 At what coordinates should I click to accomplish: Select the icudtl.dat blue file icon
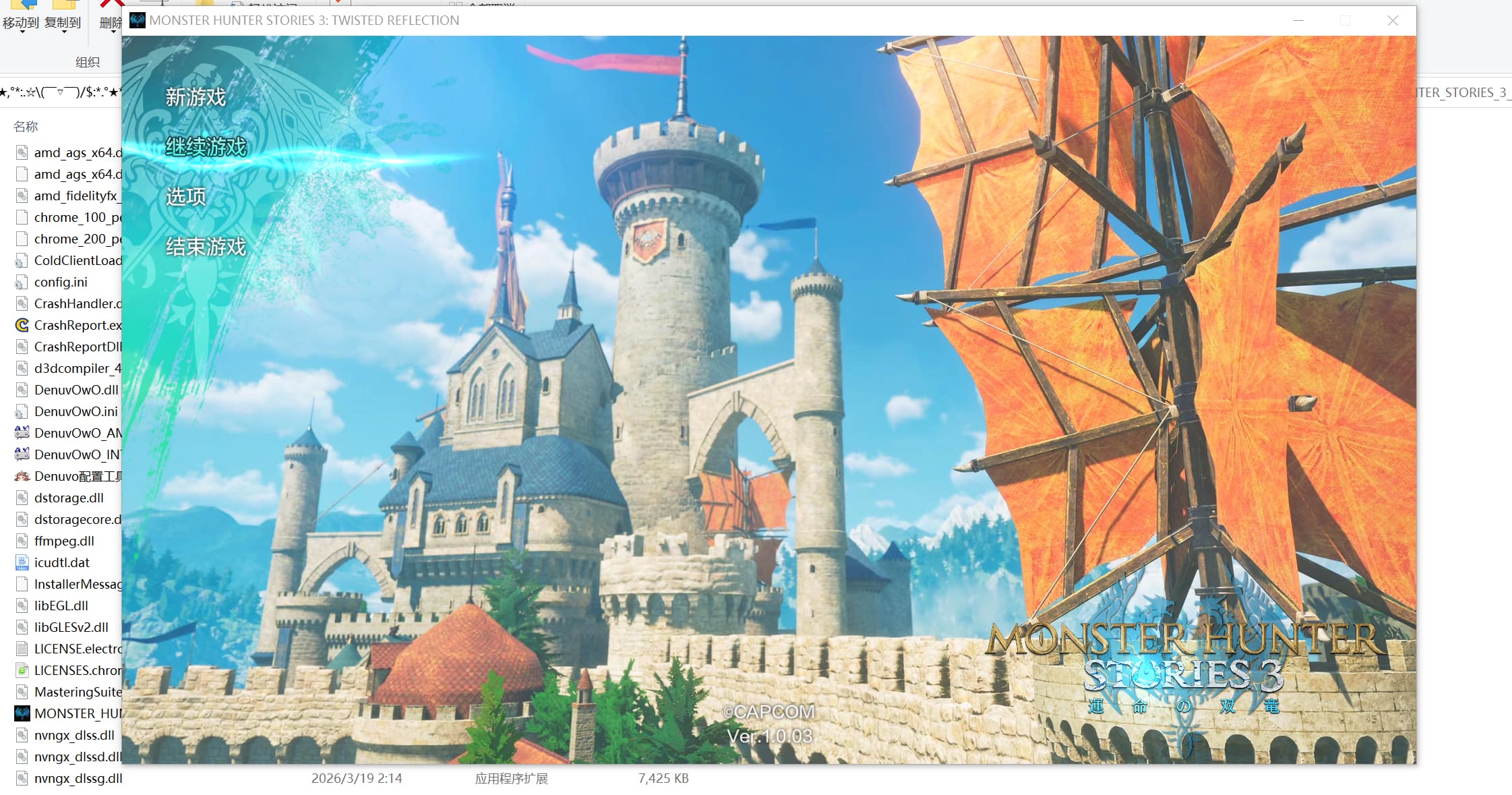pyautogui.click(x=21, y=562)
